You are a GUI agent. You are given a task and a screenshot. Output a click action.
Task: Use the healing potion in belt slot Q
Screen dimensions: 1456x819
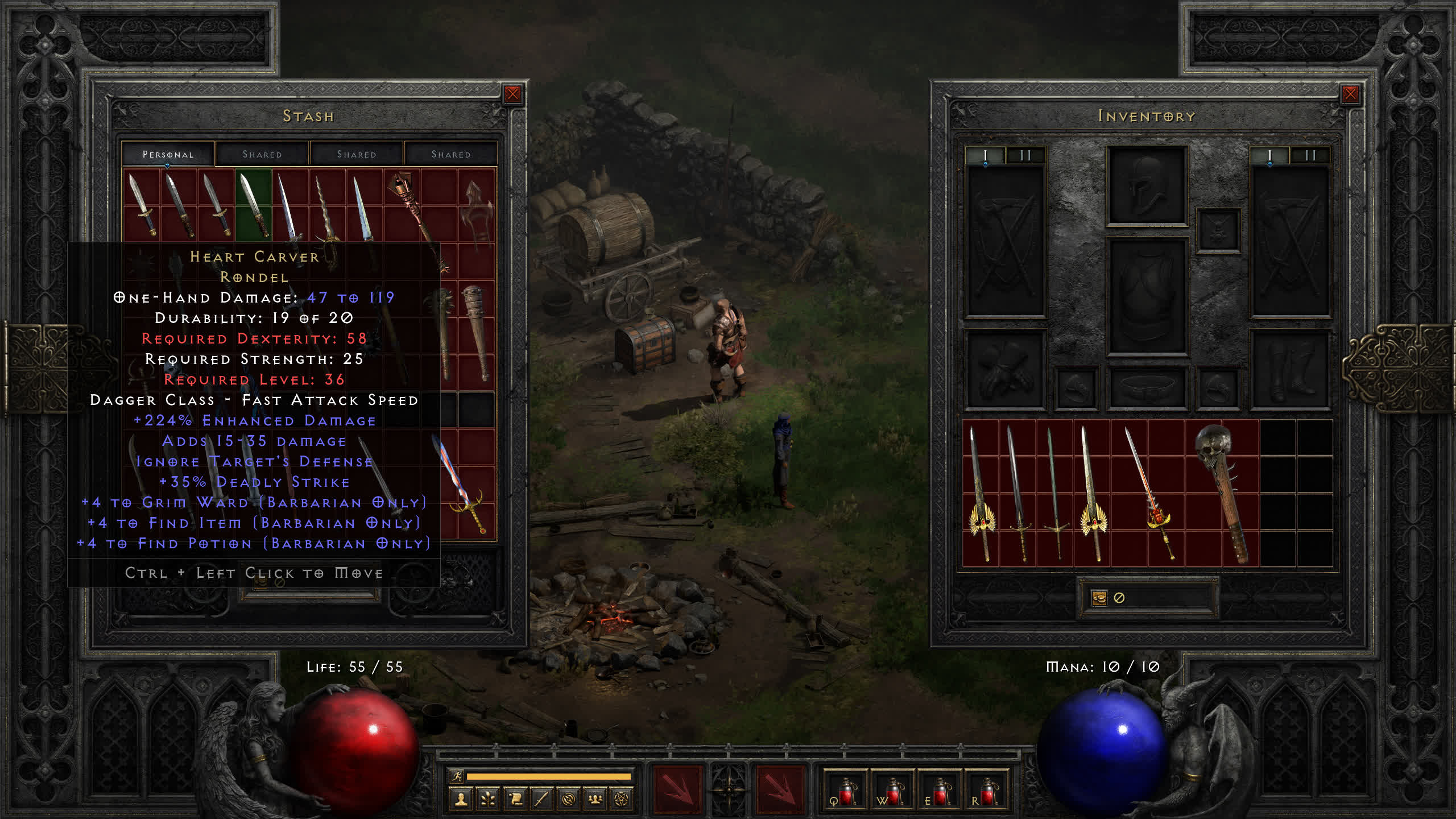(846, 792)
